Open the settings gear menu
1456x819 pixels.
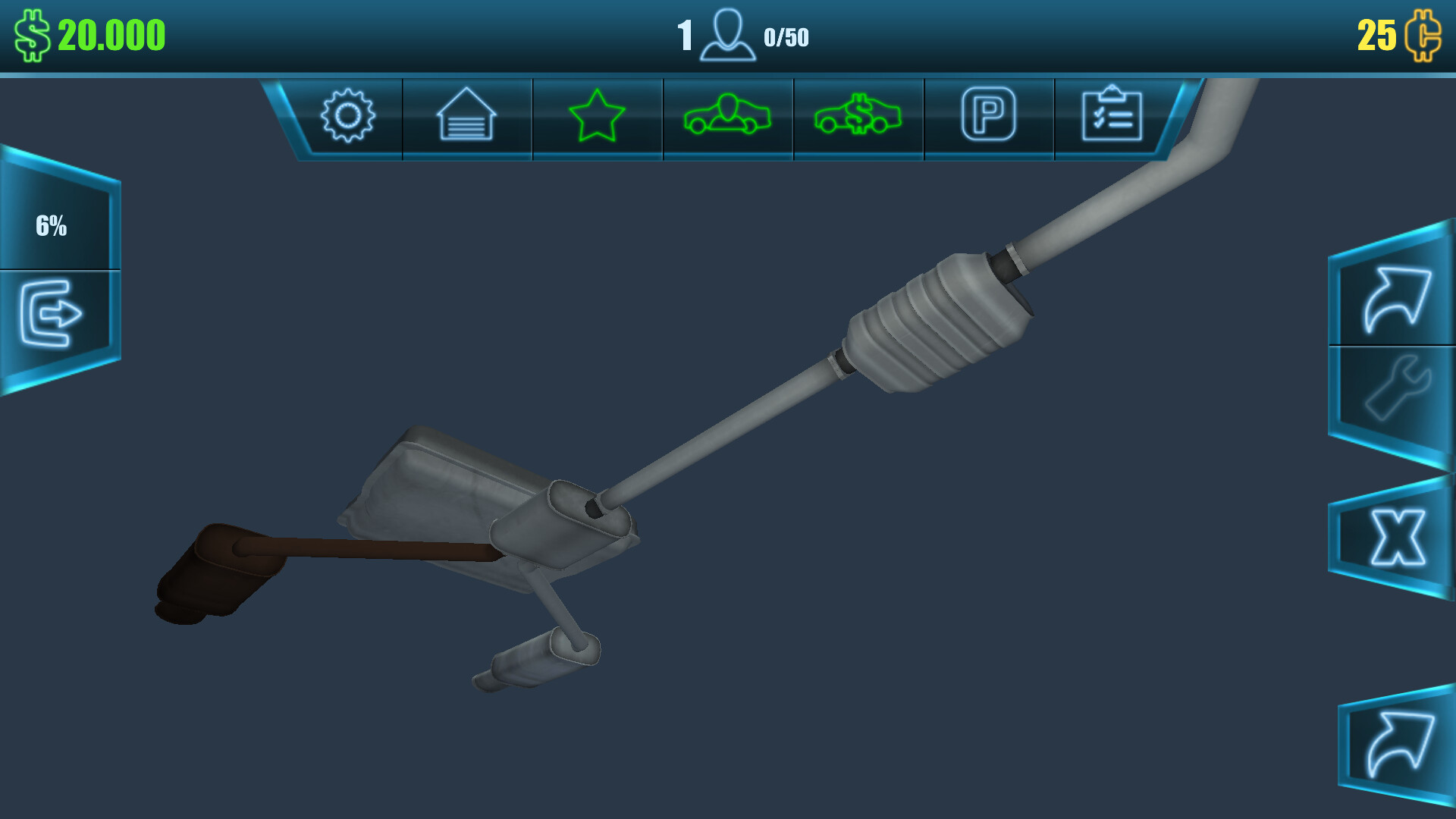click(x=348, y=115)
